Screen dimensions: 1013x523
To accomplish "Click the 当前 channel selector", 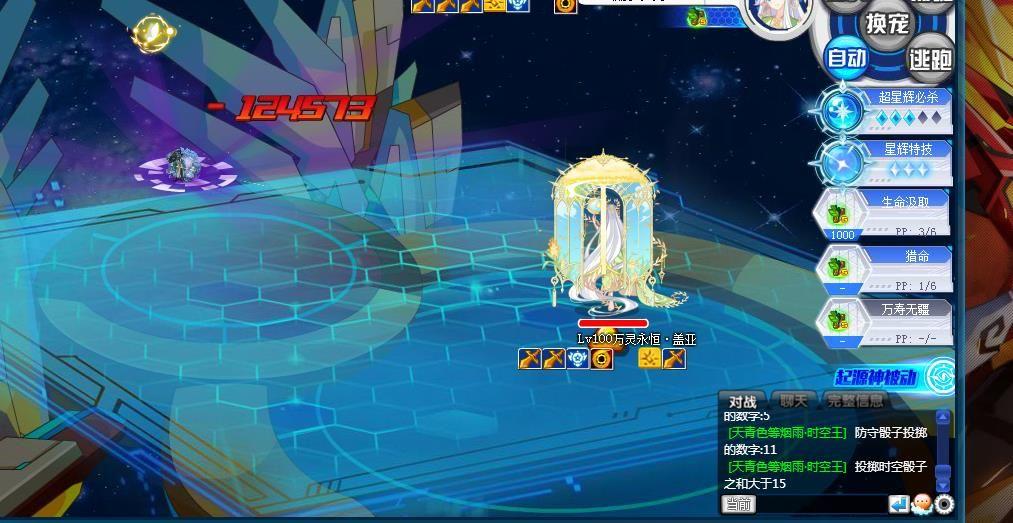I will point(739,504).
